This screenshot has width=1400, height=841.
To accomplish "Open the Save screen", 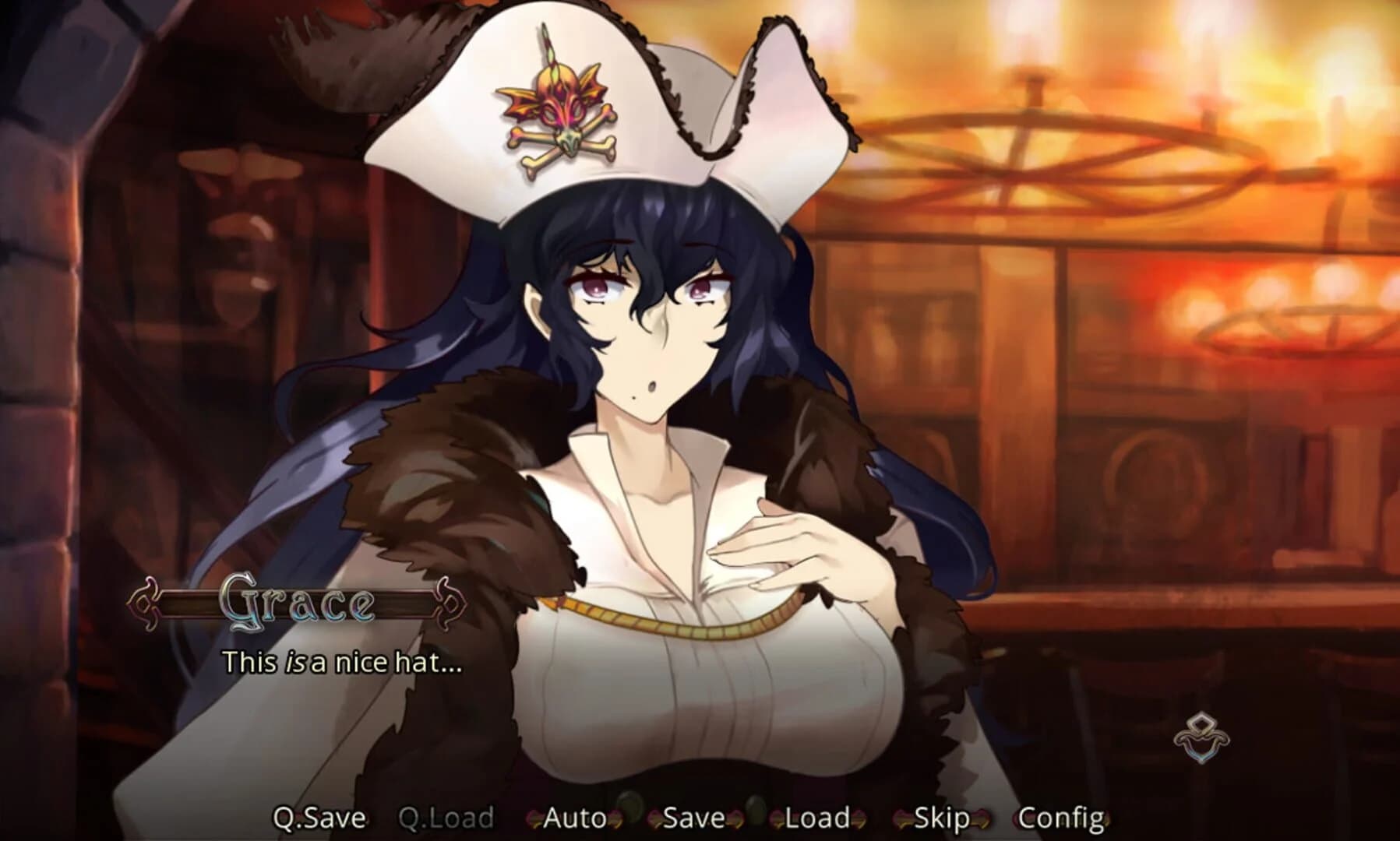I will point(691,818).
